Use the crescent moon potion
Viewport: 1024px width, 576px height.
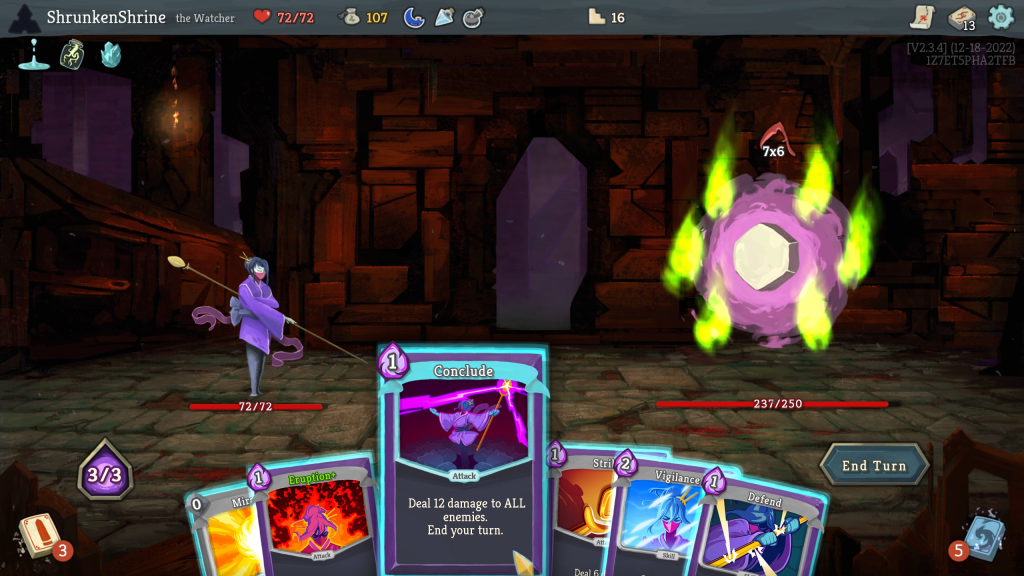[x=414, y=17]
